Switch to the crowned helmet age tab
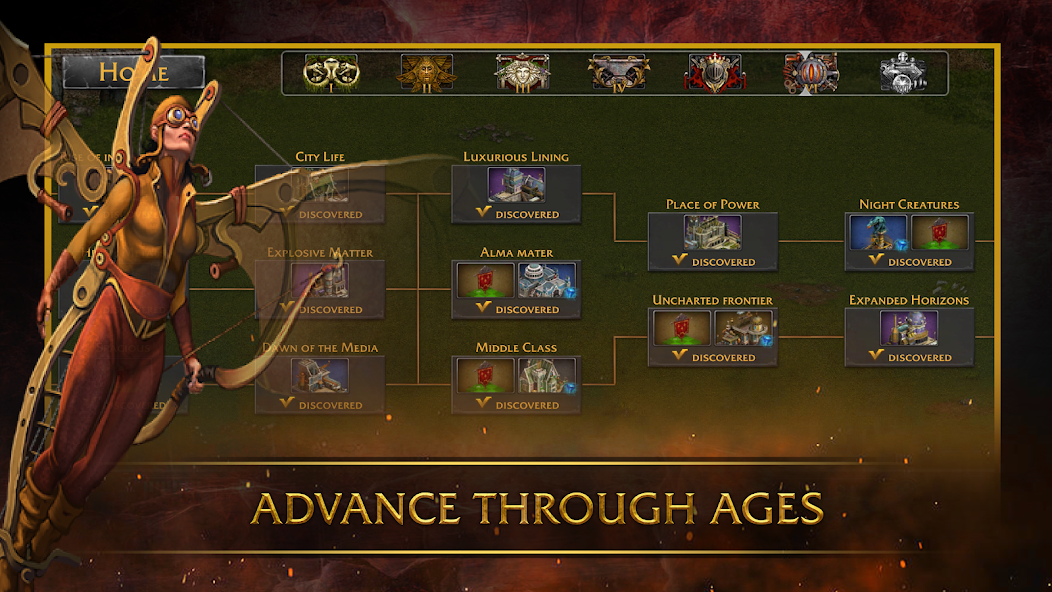 pos(713,73)
